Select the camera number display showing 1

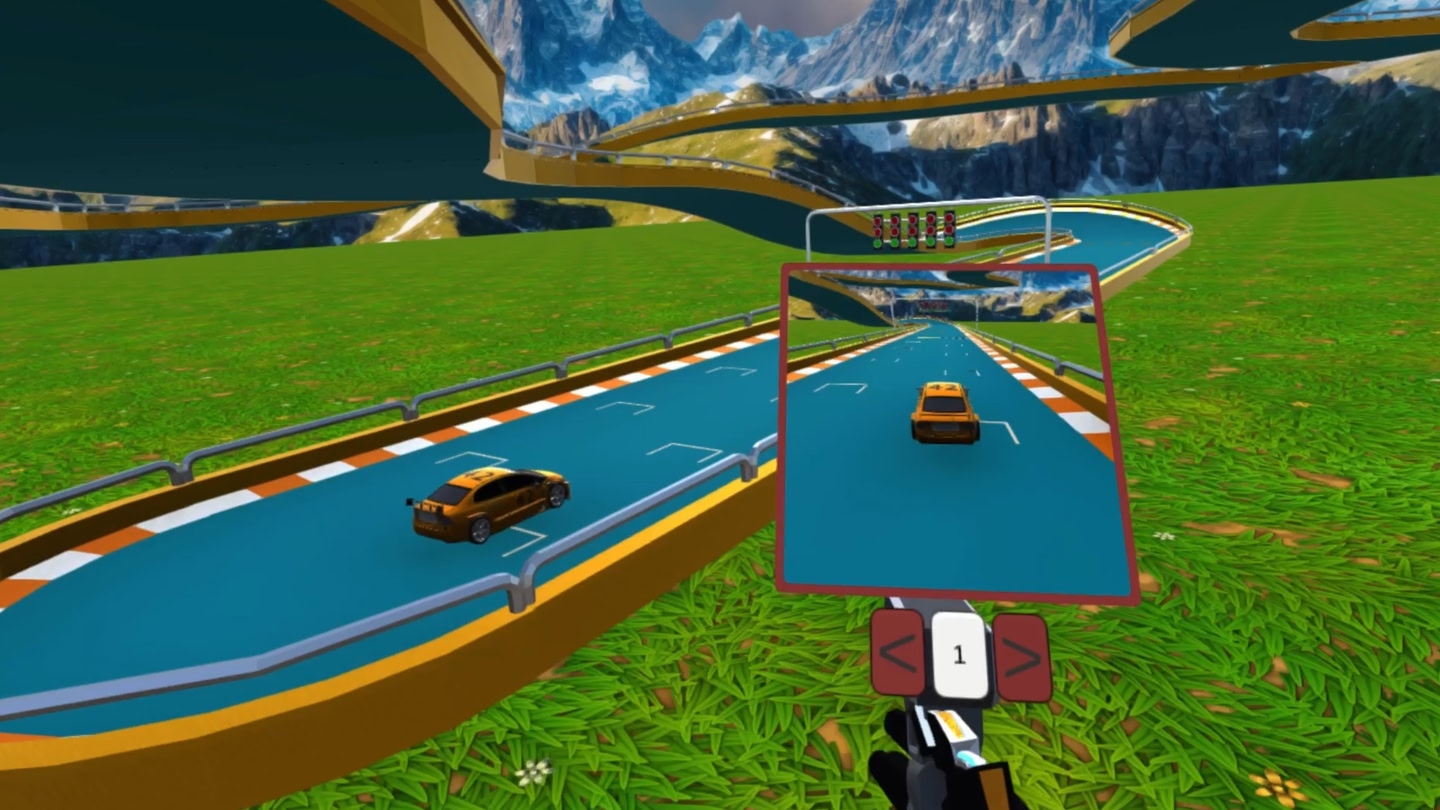coord(958,654)
